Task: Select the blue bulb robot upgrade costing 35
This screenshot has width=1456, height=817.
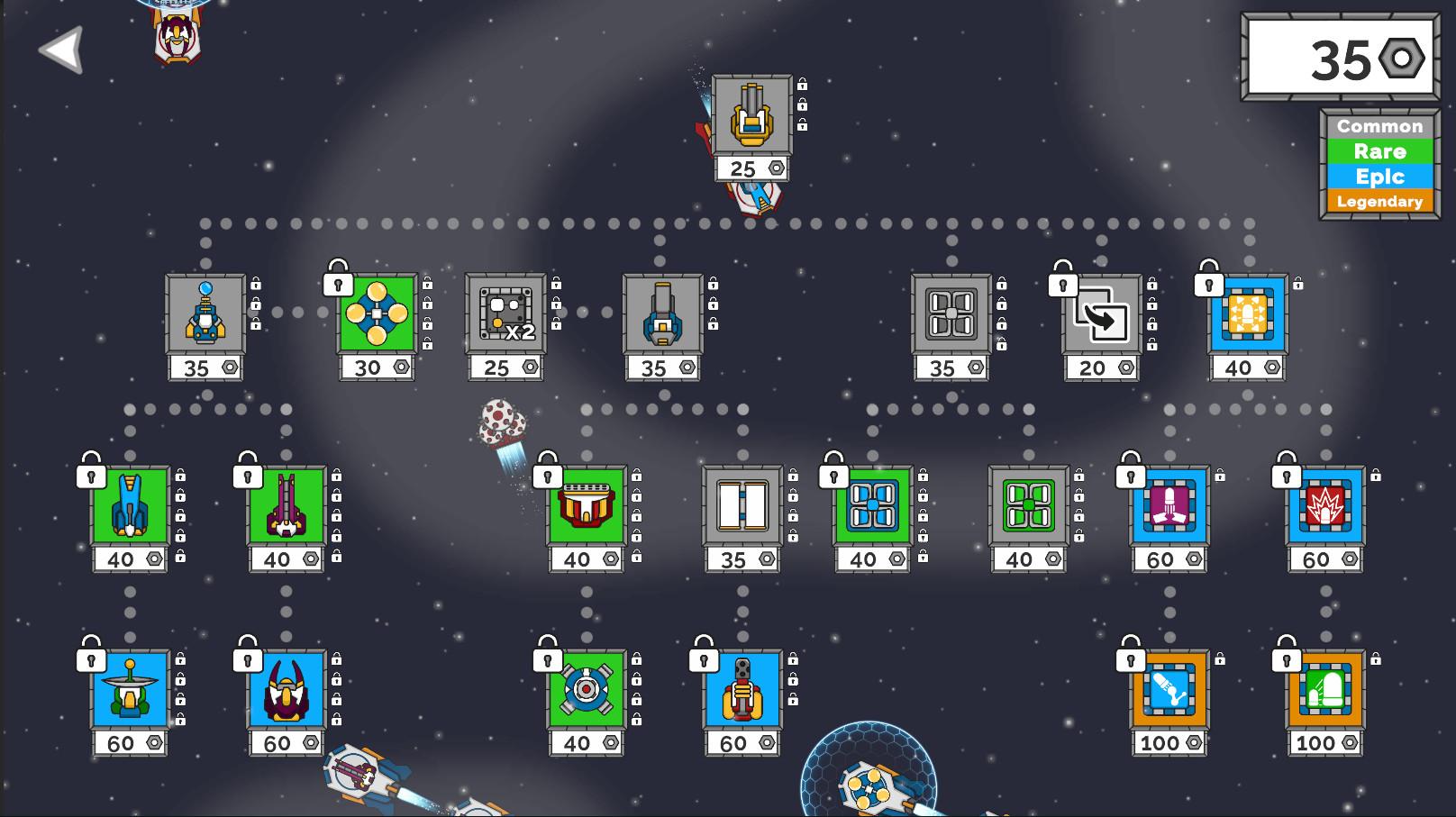Action: pyautogui.click(x=205, y=313)
